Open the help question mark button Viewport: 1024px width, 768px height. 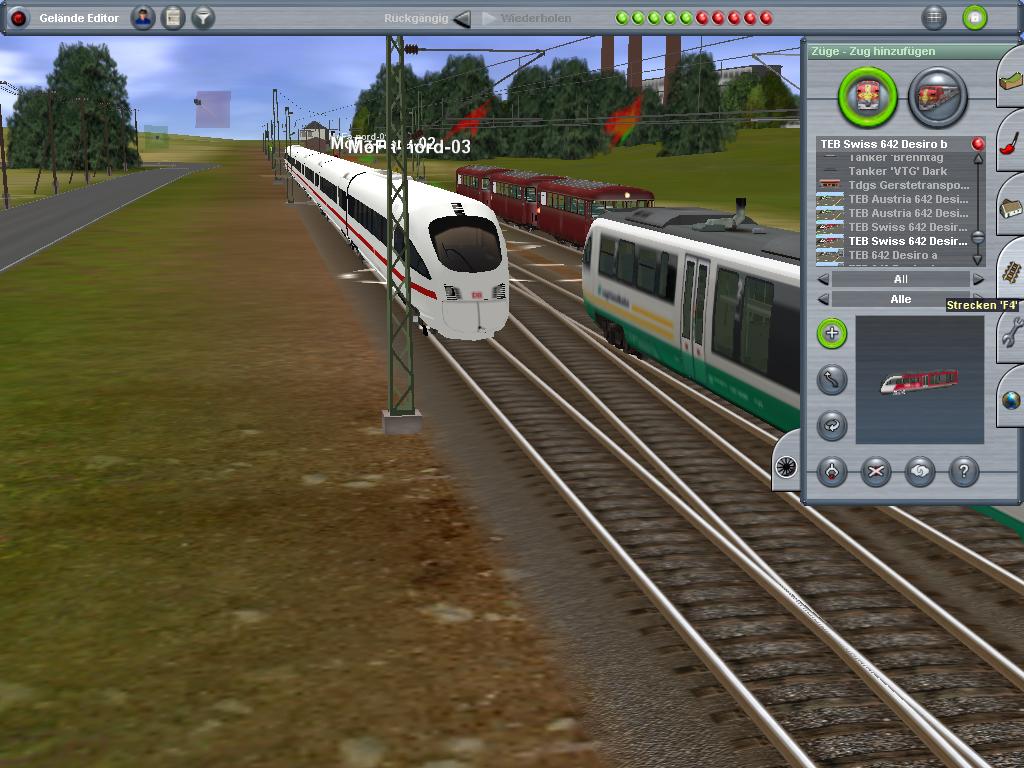click(963, 472)
